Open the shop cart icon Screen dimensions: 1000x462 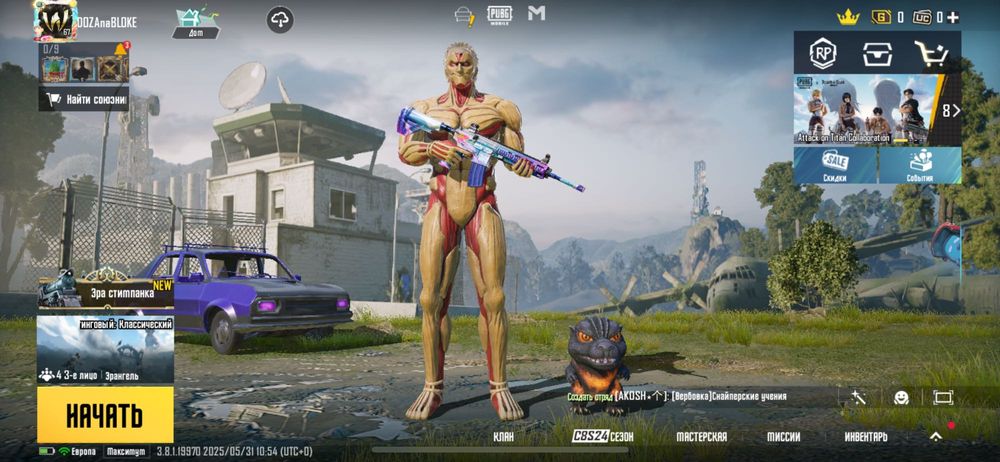(931, 53)
